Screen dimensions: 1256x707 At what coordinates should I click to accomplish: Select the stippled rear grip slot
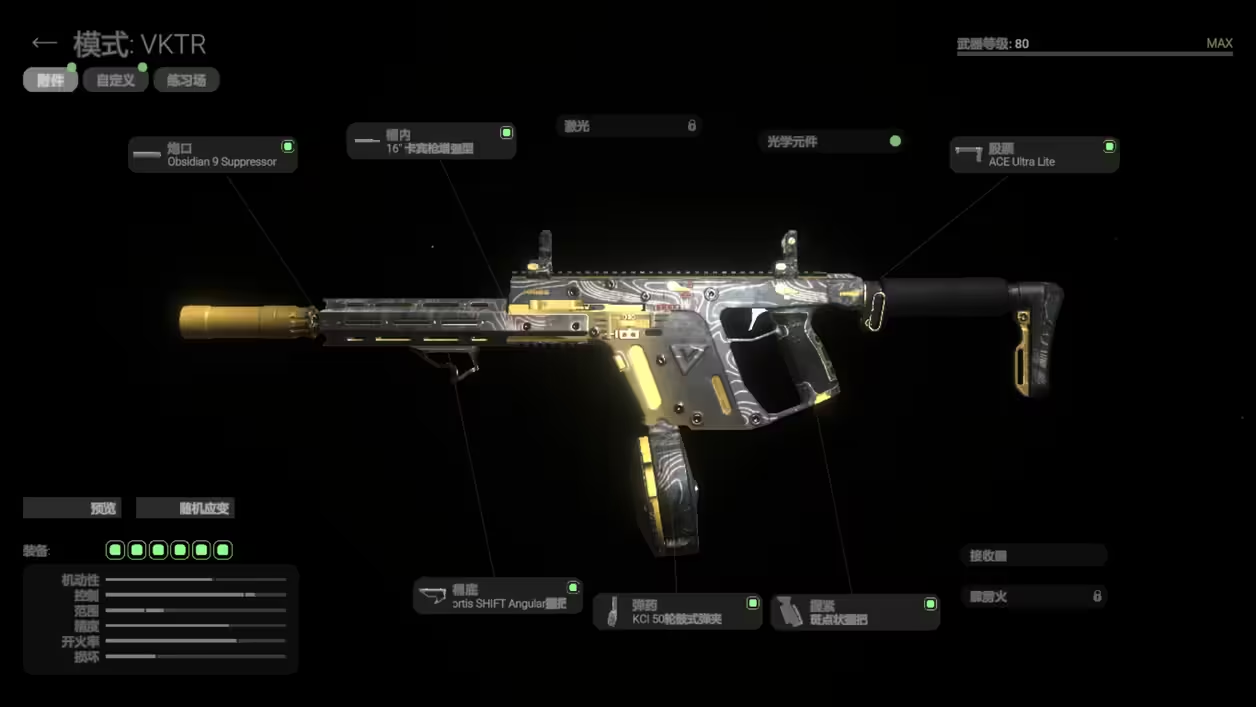[855, 612]
